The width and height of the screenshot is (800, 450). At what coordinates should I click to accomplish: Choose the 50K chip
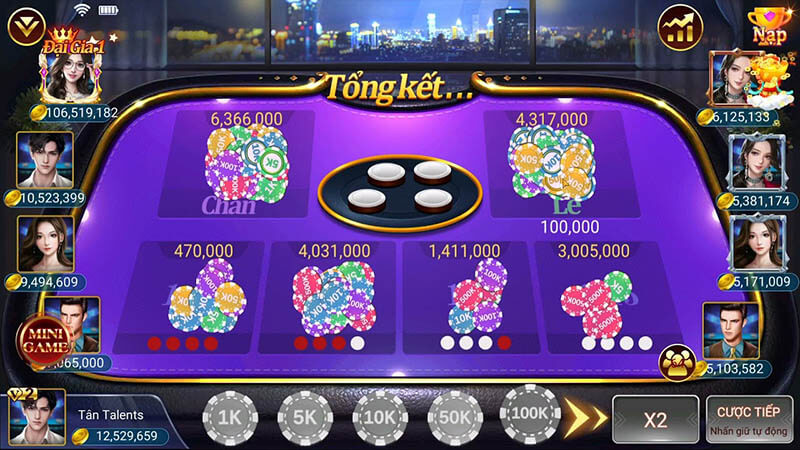tap(455, 417)
